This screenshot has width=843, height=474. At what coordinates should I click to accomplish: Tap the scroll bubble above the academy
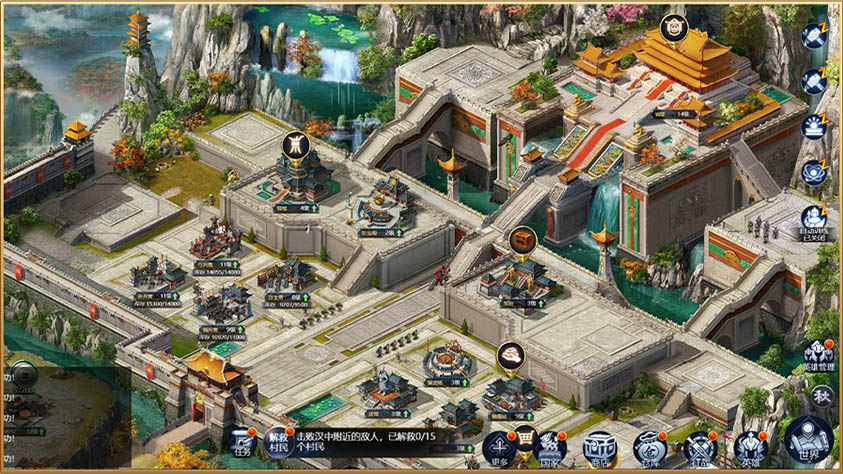(x=294, y=146)
